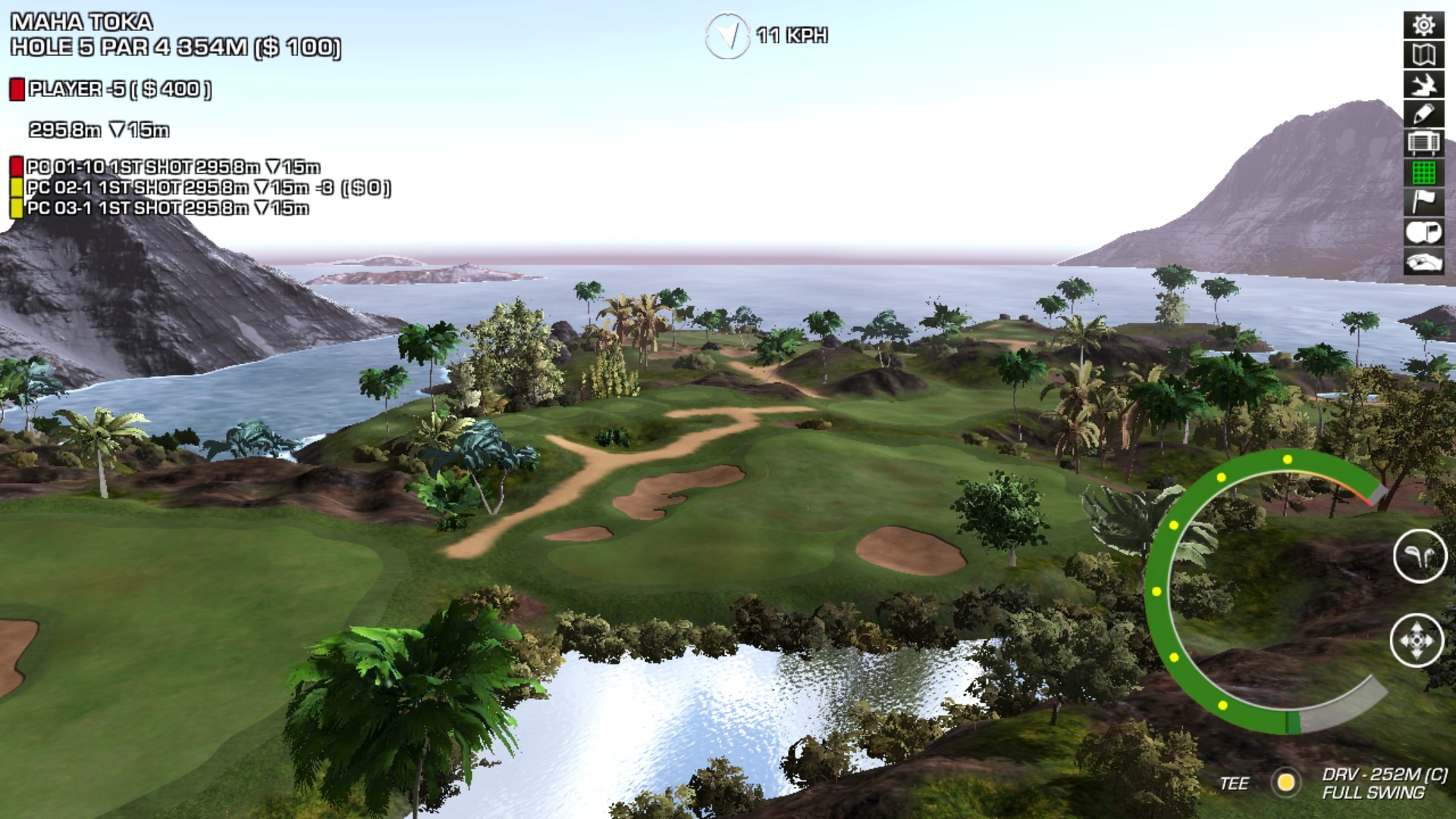Click the hand holding ball icon
The height and width of the screenshot is (819, 1456).
[x=1423, y=262]
